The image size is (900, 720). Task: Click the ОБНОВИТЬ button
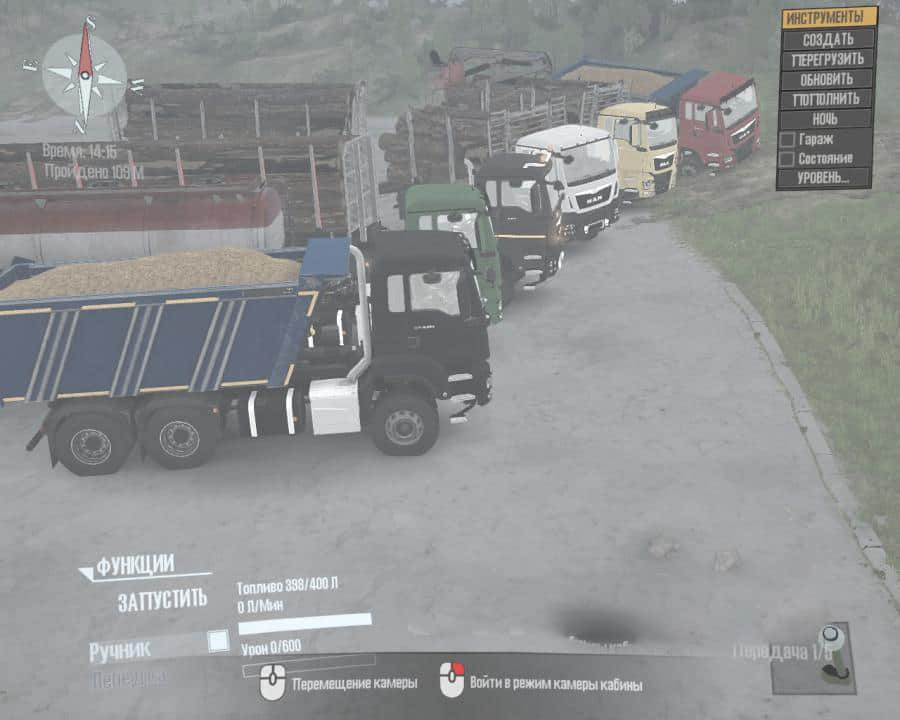tap(827, 79)
